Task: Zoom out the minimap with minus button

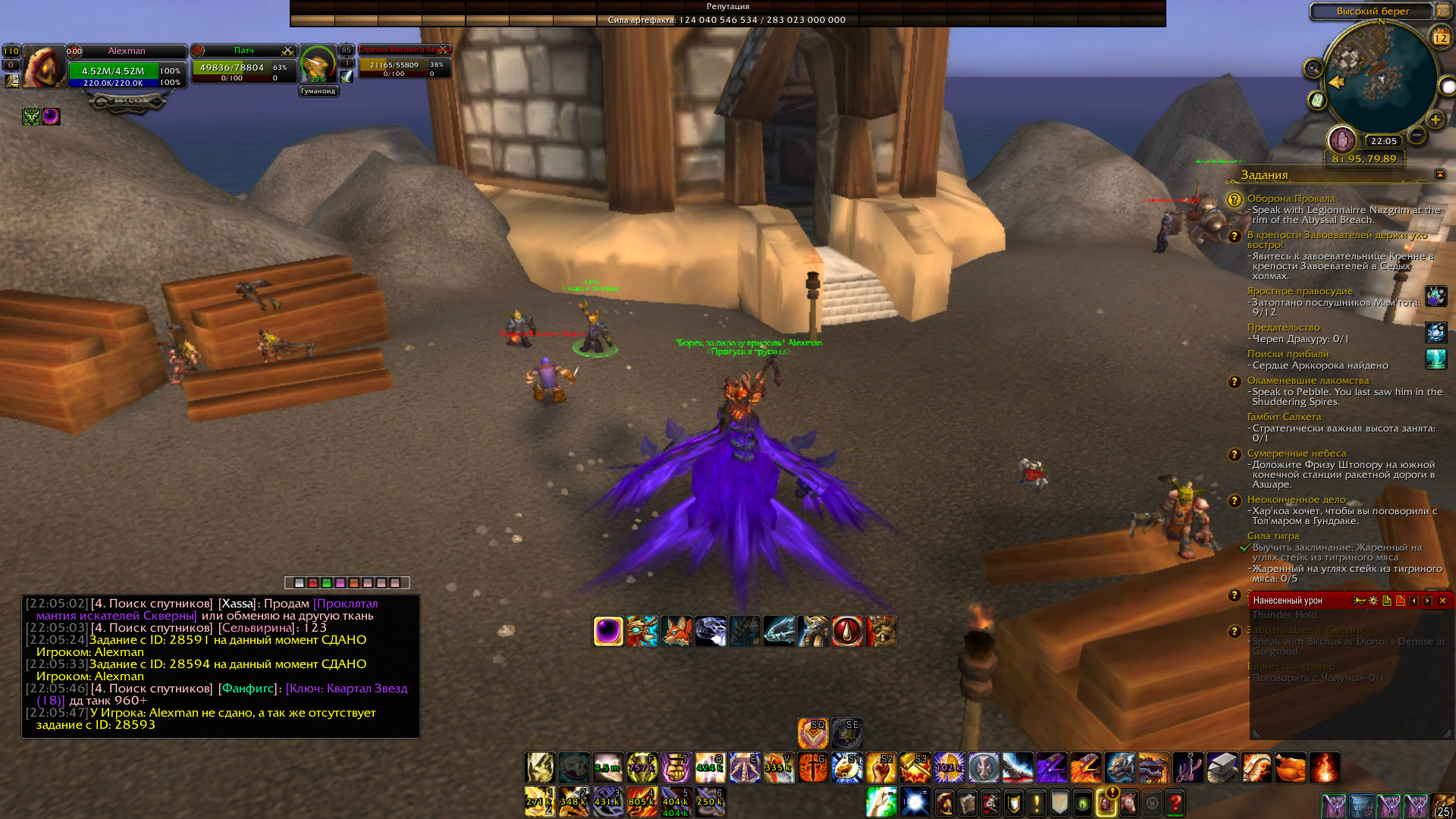Action: pos(1416,135)
